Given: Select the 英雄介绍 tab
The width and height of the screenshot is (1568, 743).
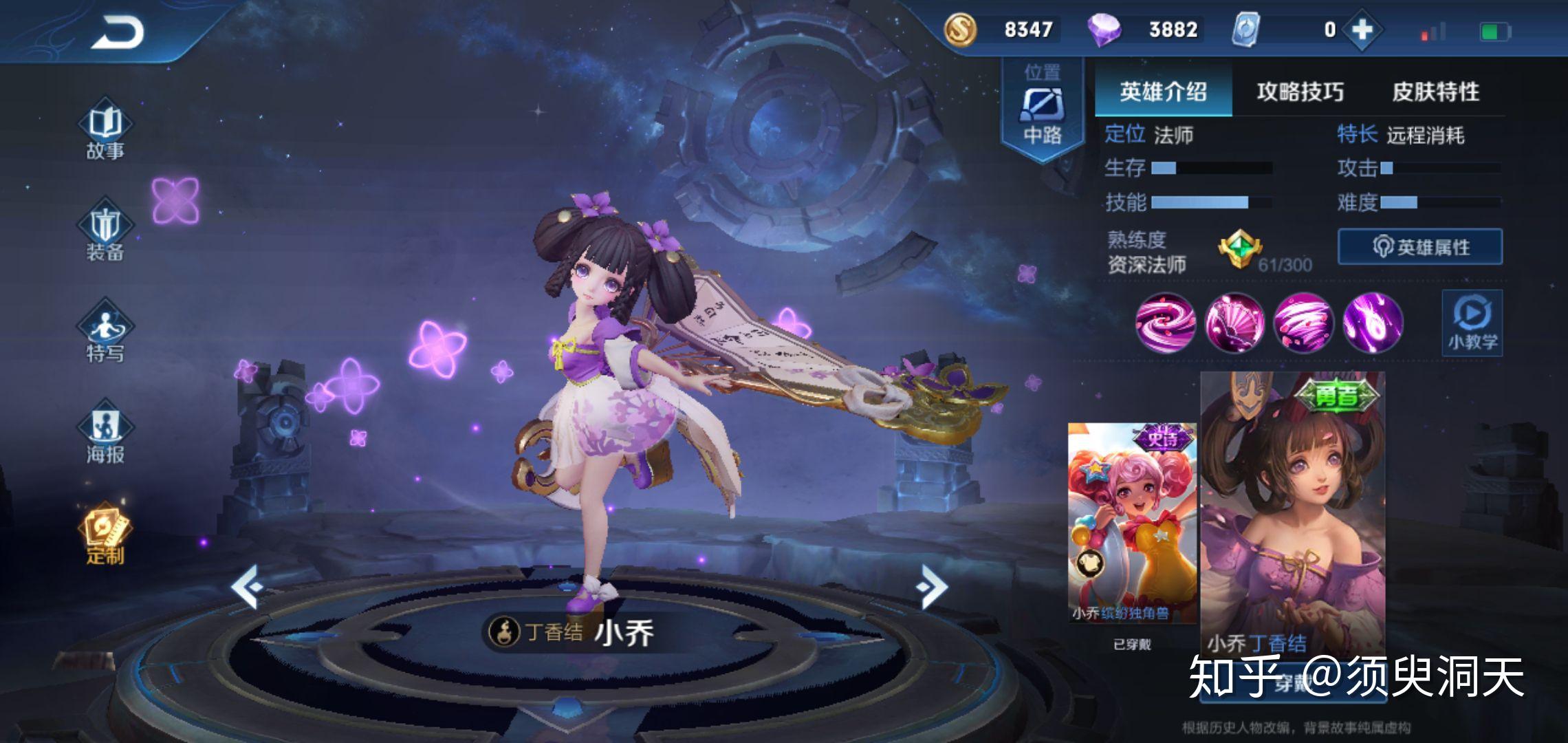Looking at the screenshot, I should pyautogui.click(x=1163, y=91).
